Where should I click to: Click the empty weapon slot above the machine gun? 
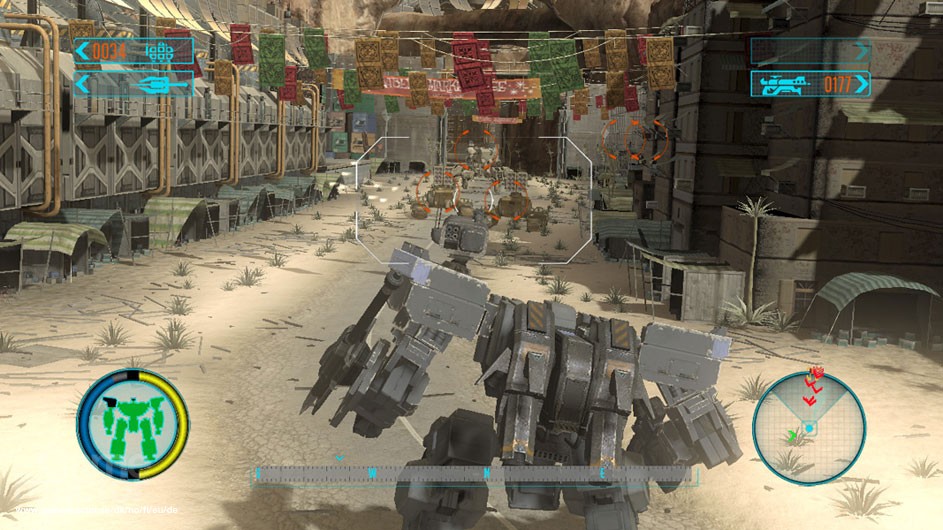(810, 52)
